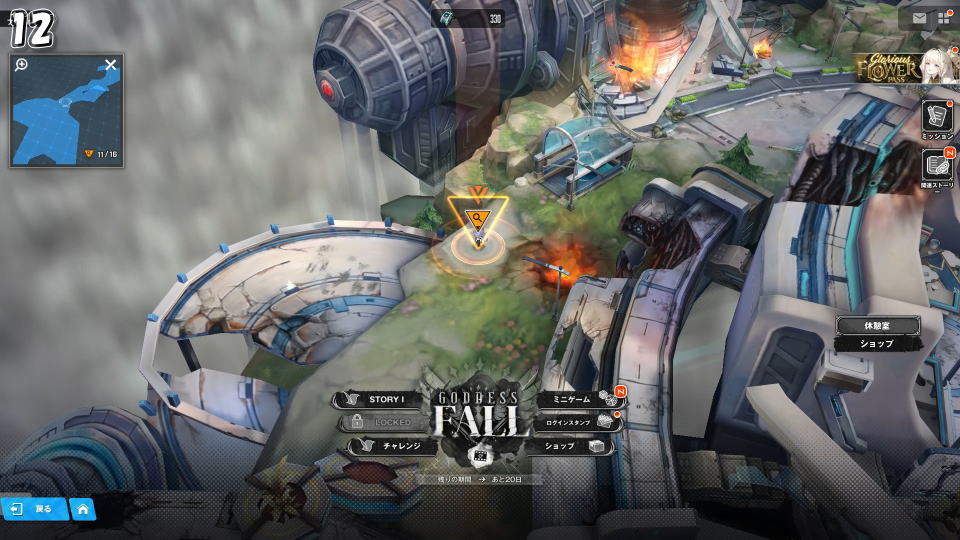Zoom the minimap with the magnifier icon

tap(22, 65)
